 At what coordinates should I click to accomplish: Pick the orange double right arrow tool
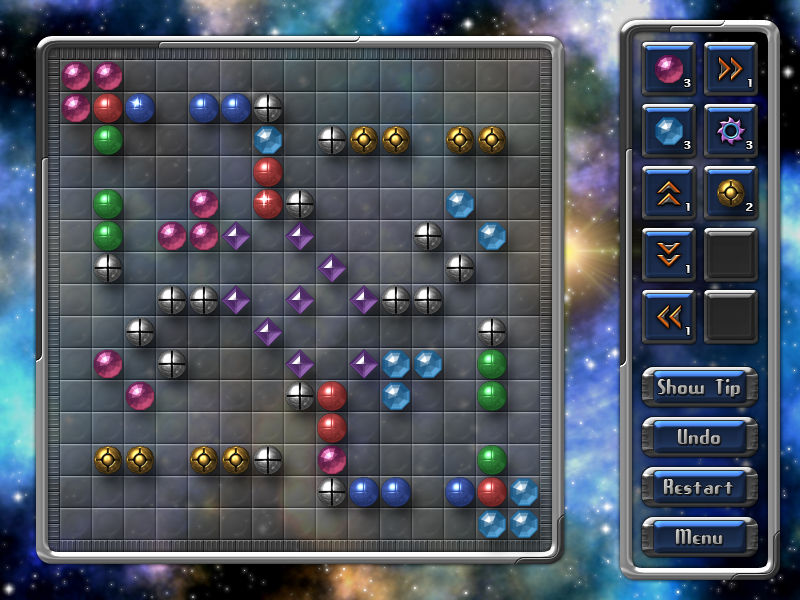tap(730, 69)
